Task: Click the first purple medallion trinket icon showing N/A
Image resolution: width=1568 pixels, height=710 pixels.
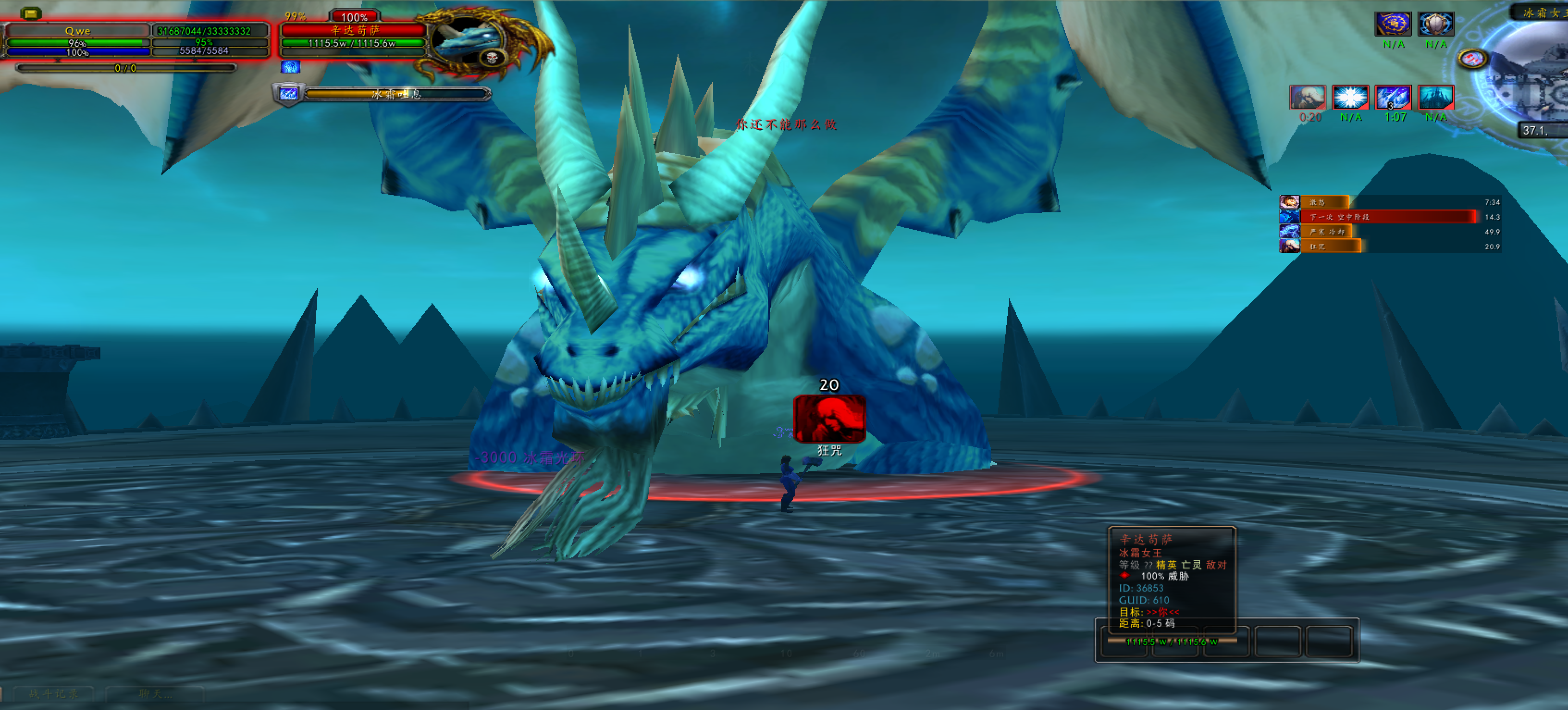Action: coord(1393,25)
